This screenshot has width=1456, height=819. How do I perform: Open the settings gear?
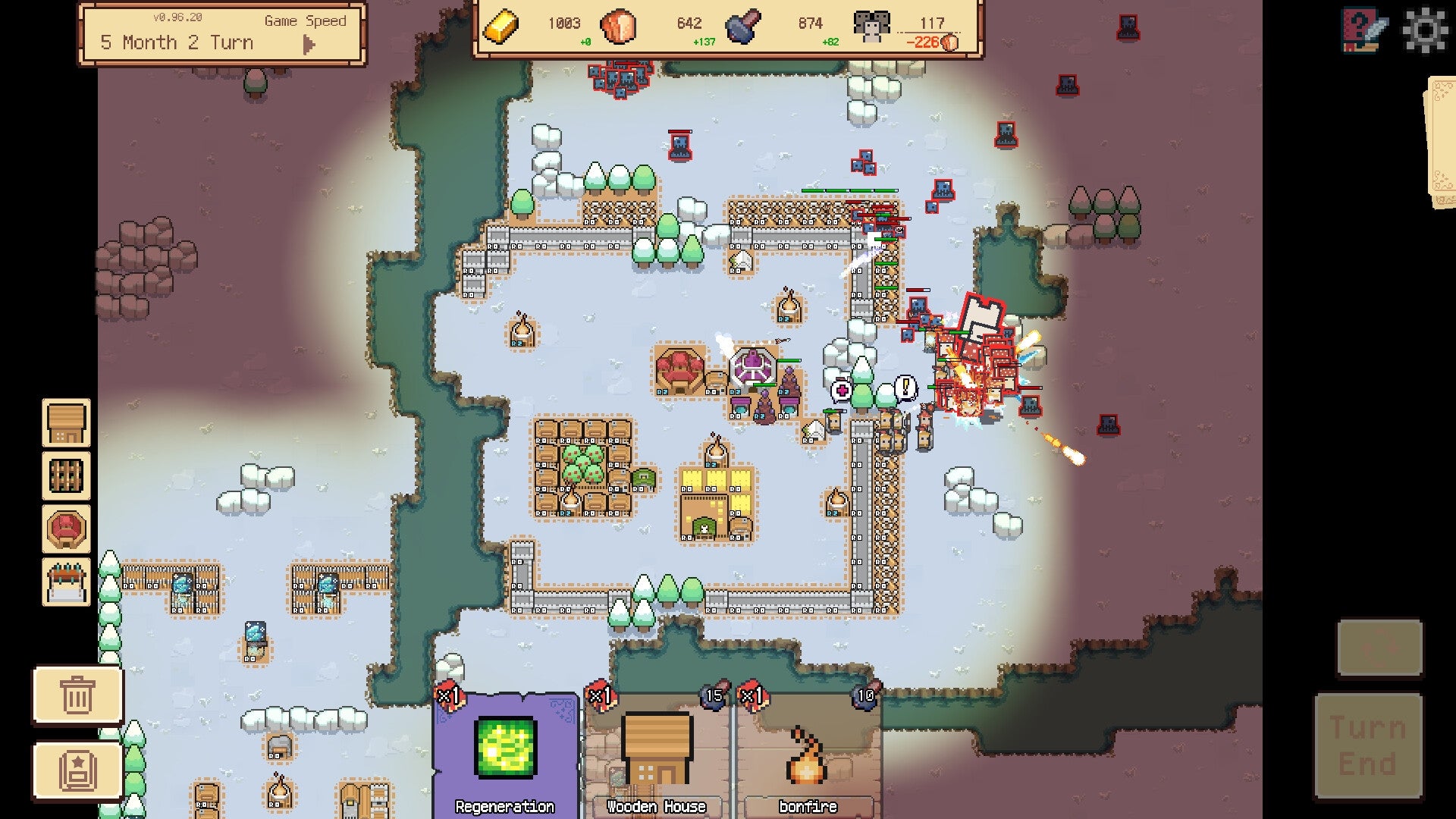[1422, 30]
